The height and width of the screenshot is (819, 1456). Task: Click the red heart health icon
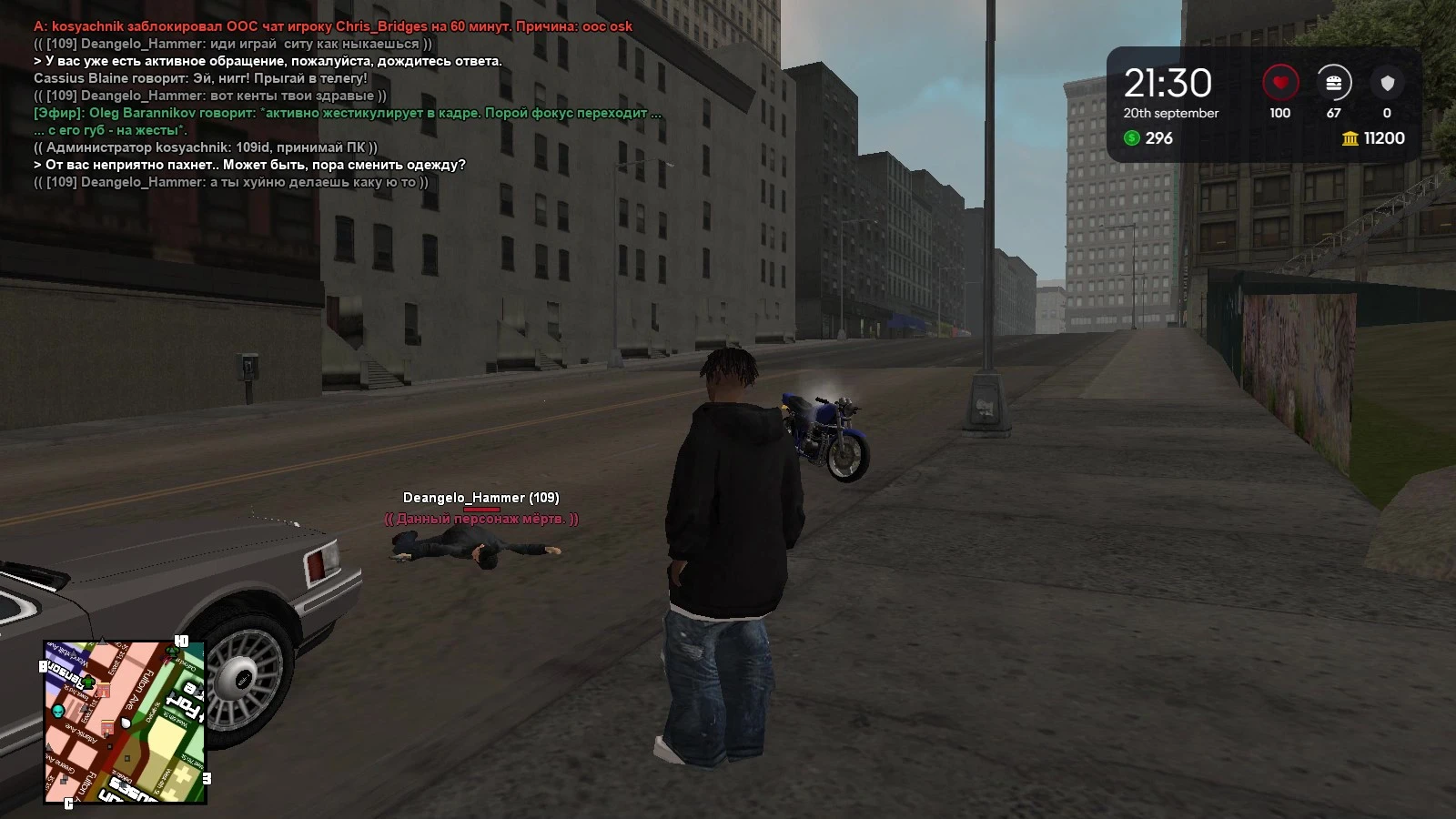coord(1279,82)
